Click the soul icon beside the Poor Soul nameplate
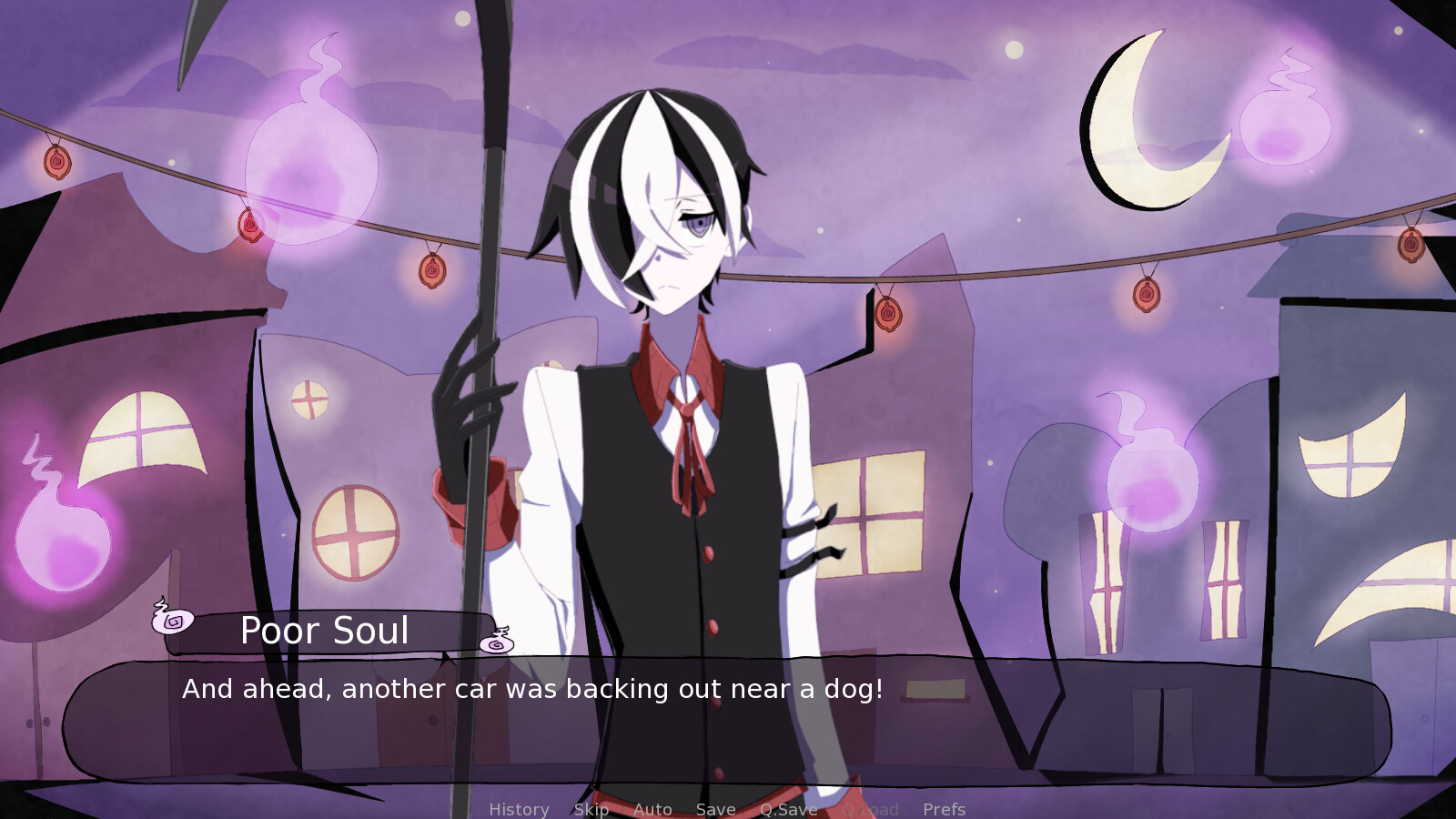Viewport: 1456px width, 819px height. click(172, 620)
